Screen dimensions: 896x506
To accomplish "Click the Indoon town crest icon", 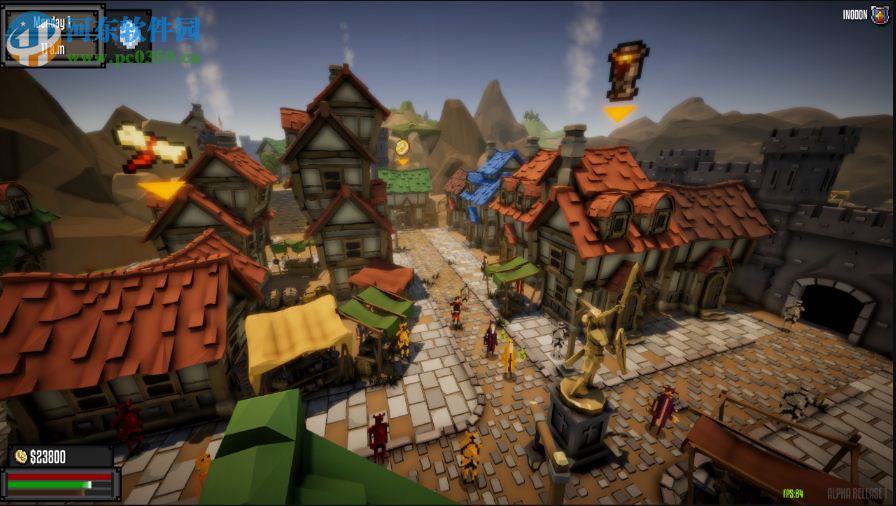I will coord(881,15).
